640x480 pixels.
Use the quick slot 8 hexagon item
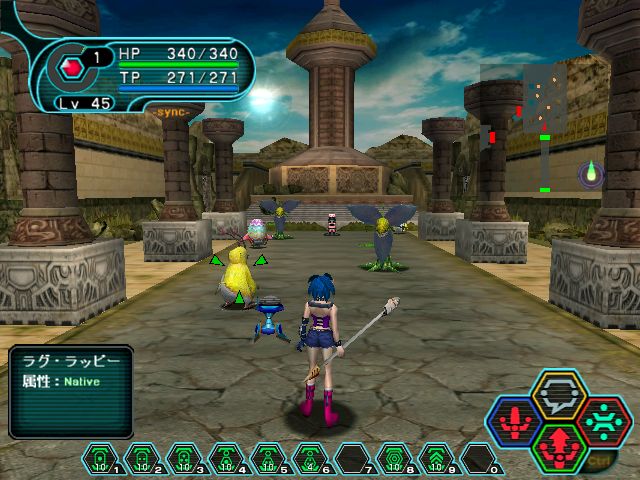click(394, 459)
